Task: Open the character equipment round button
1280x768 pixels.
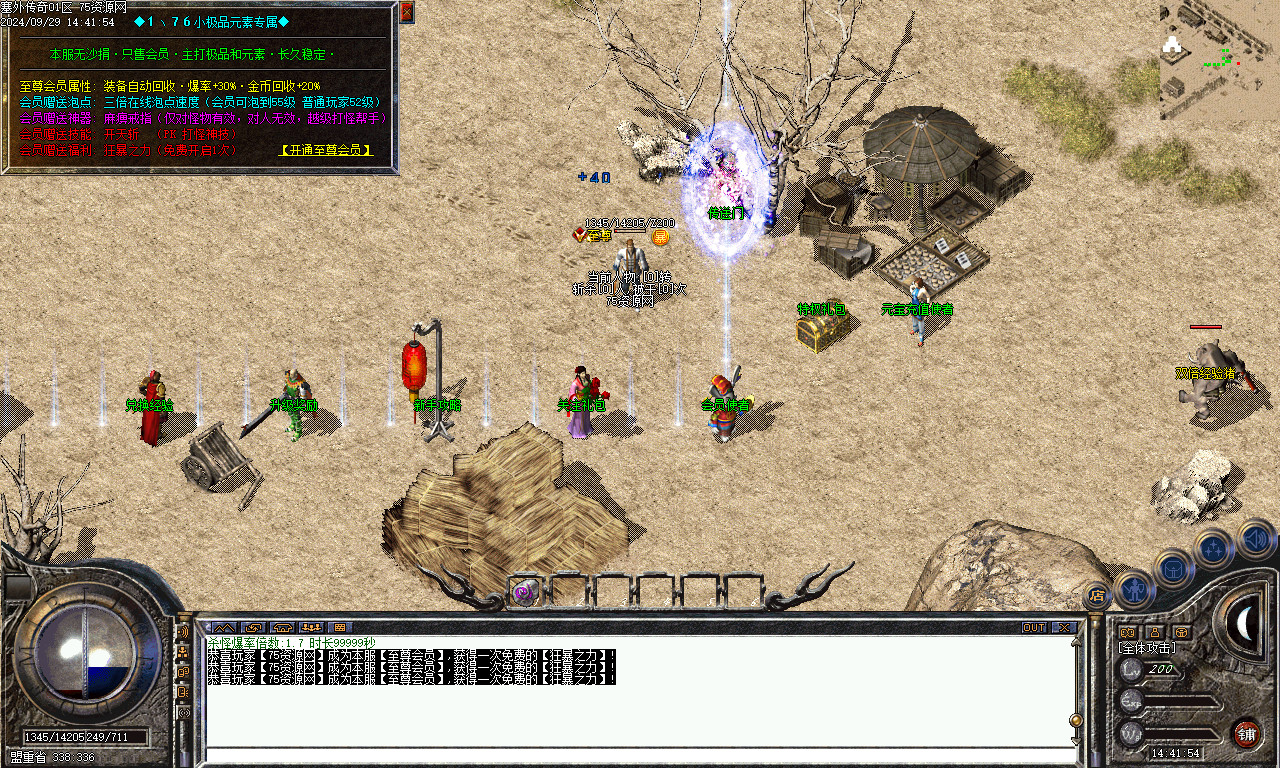Action: tap(1135, 590)
